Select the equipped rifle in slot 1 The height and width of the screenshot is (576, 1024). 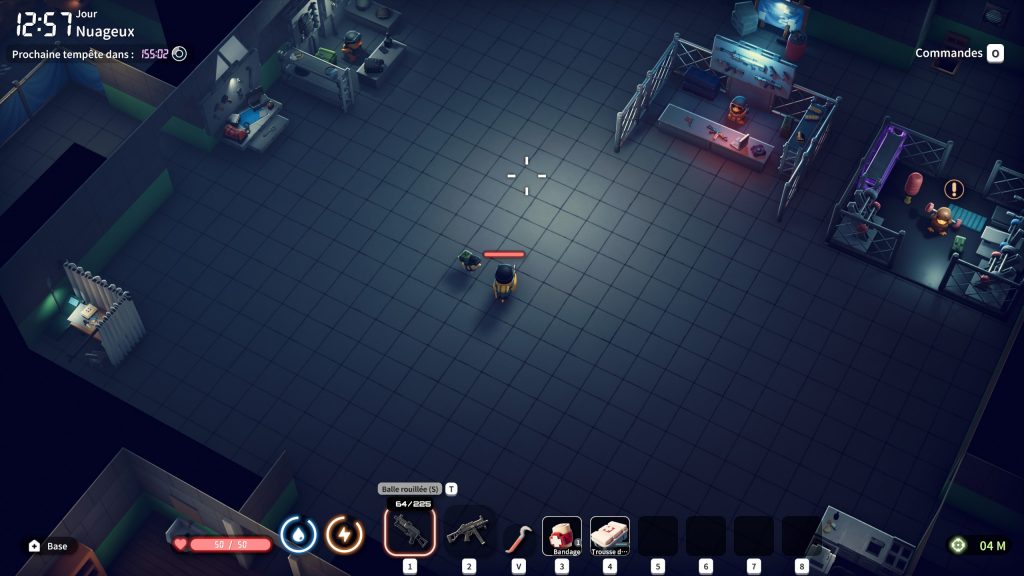pos(409,532)
